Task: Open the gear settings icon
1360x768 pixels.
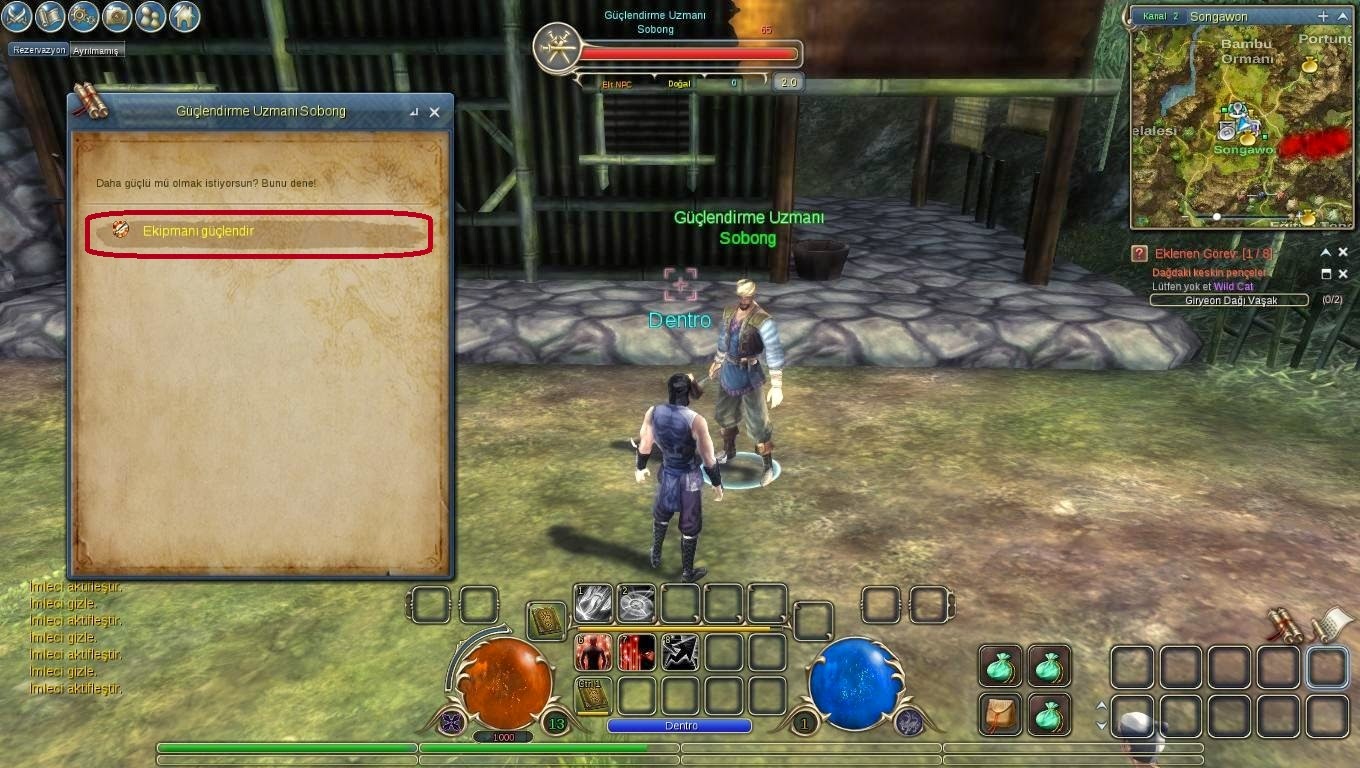Action: click(x=84, y=16)
